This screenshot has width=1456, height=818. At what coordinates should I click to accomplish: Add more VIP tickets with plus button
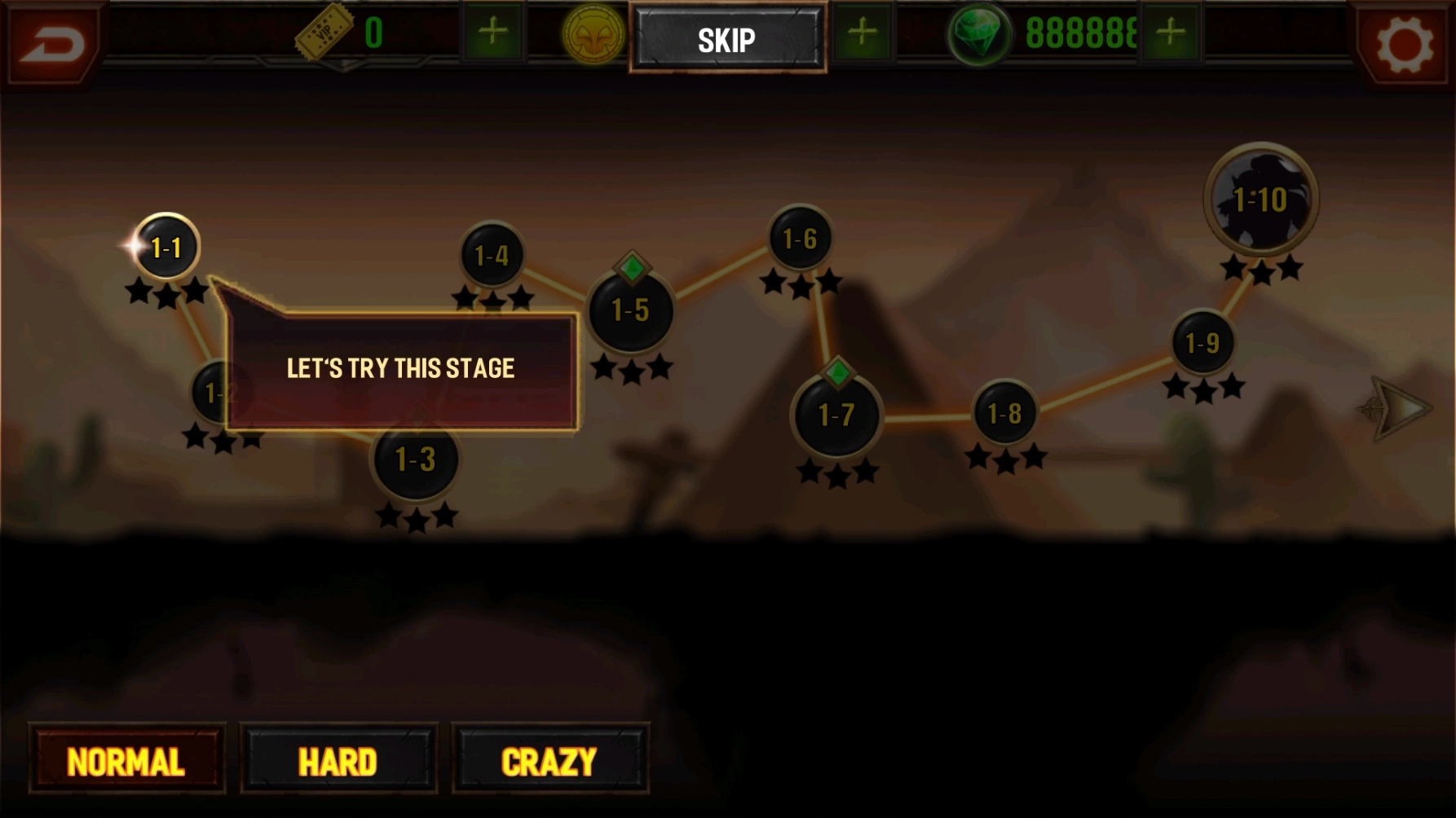coord(493,33)
